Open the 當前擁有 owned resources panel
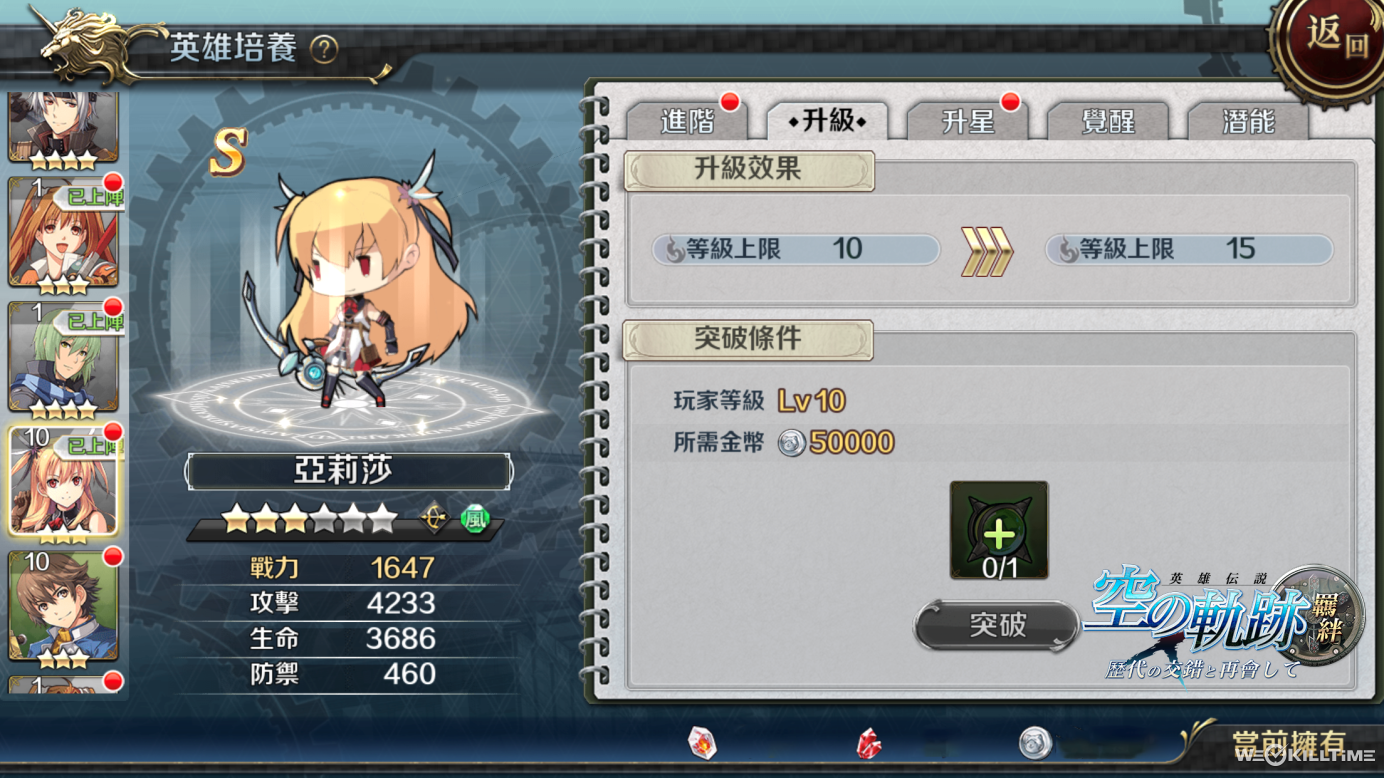Screen dimensions: 1384x778 coord(1288,743)
